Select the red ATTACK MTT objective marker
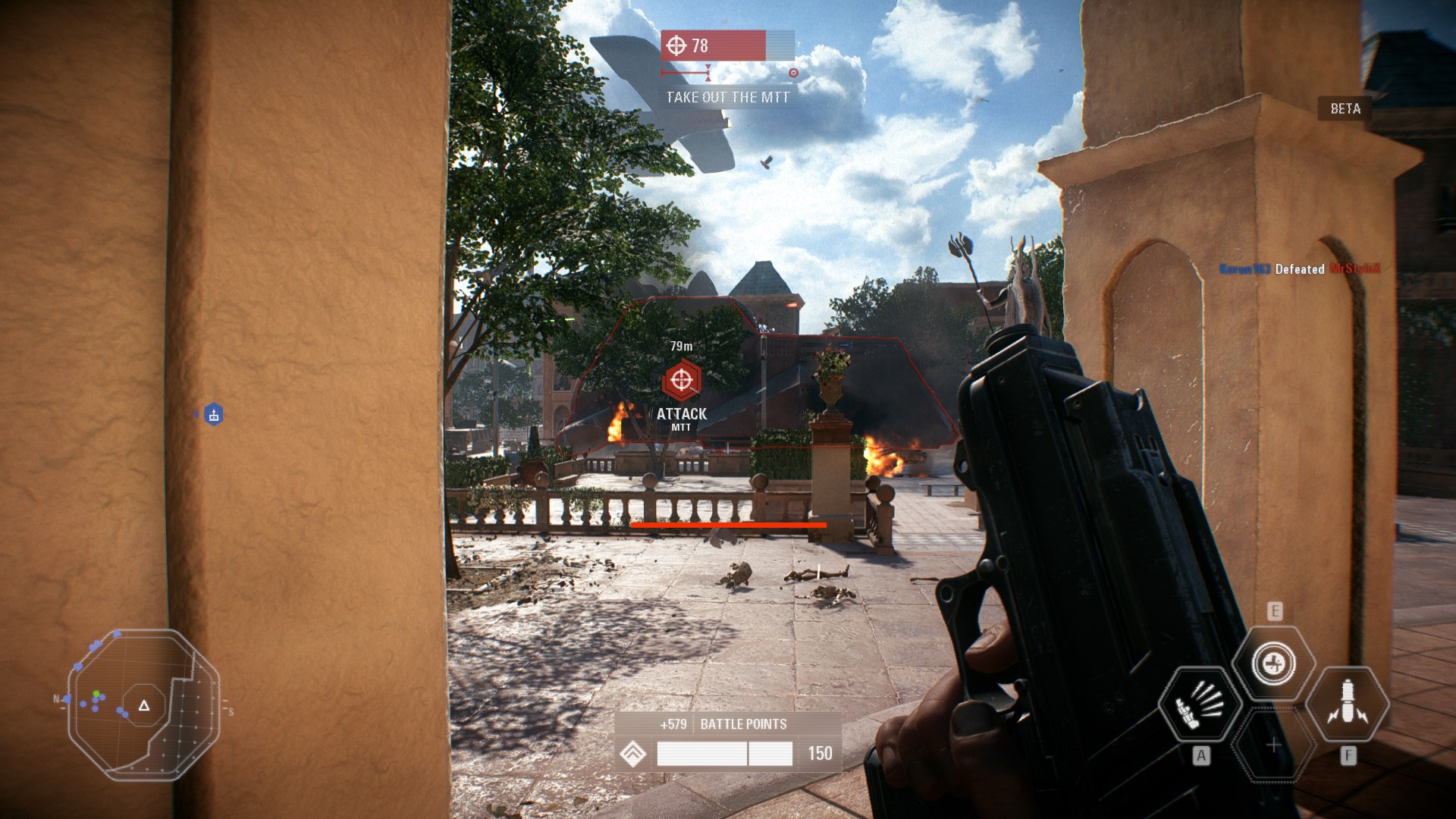The width and height of the screenshot is (1456, 819). [681, 381]
